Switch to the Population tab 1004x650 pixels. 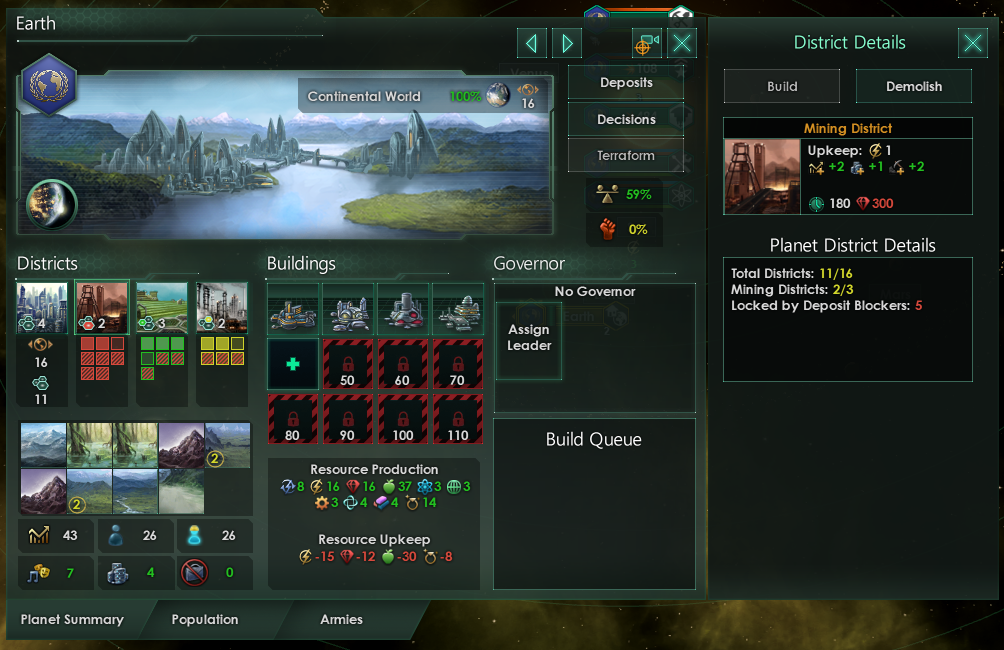(205, 620)
